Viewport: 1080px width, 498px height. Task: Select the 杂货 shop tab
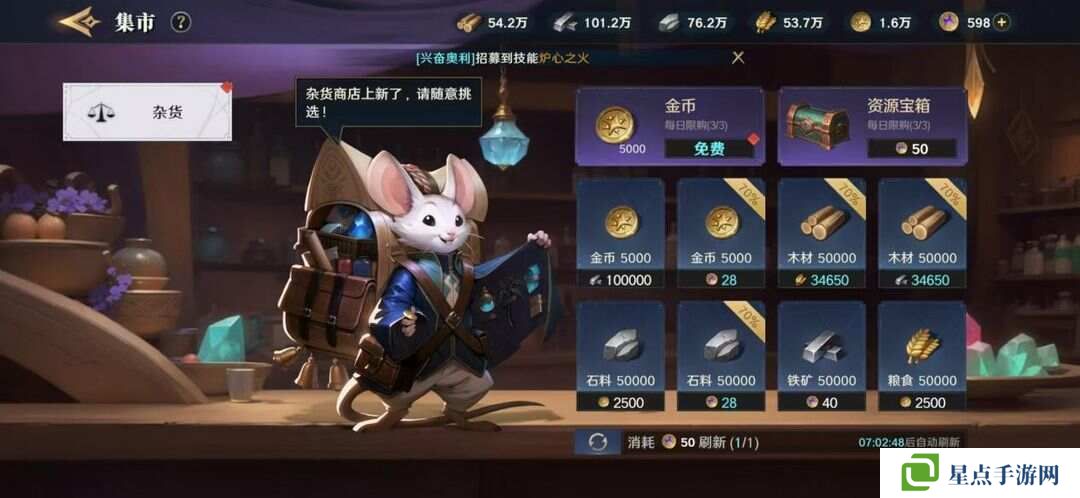(147, 112)
